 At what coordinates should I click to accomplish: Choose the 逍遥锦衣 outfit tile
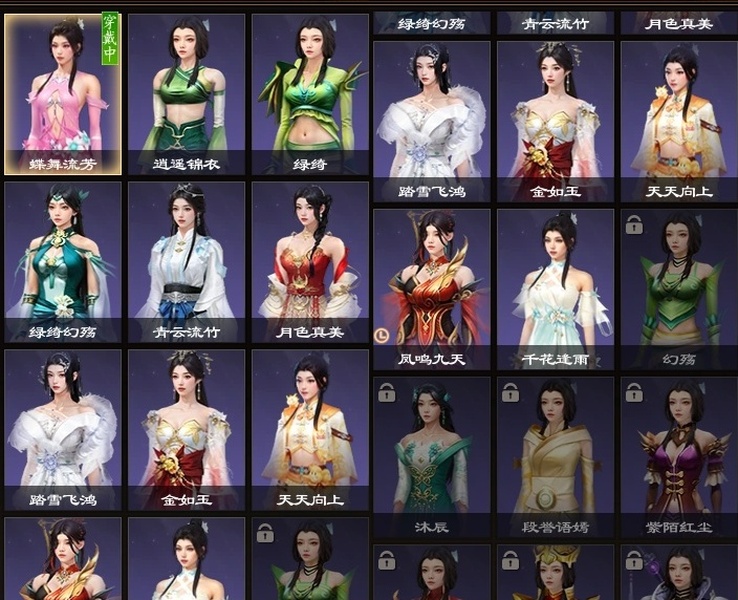point(186,93)
